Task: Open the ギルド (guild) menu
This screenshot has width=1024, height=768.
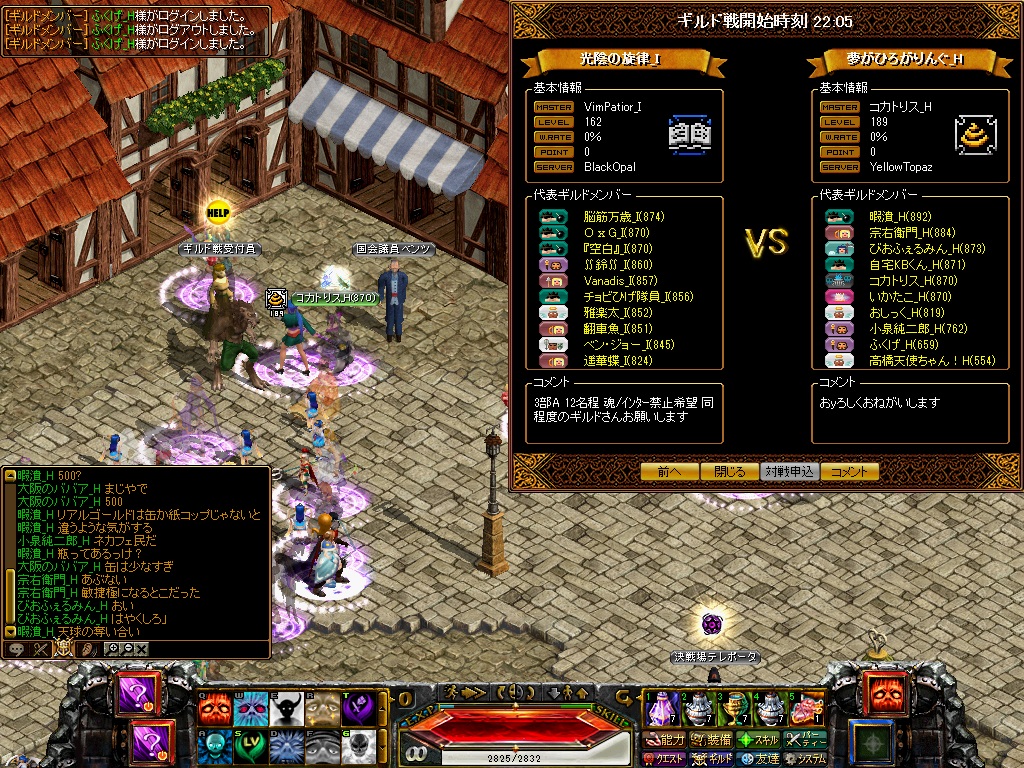Action: coord(712,759)
